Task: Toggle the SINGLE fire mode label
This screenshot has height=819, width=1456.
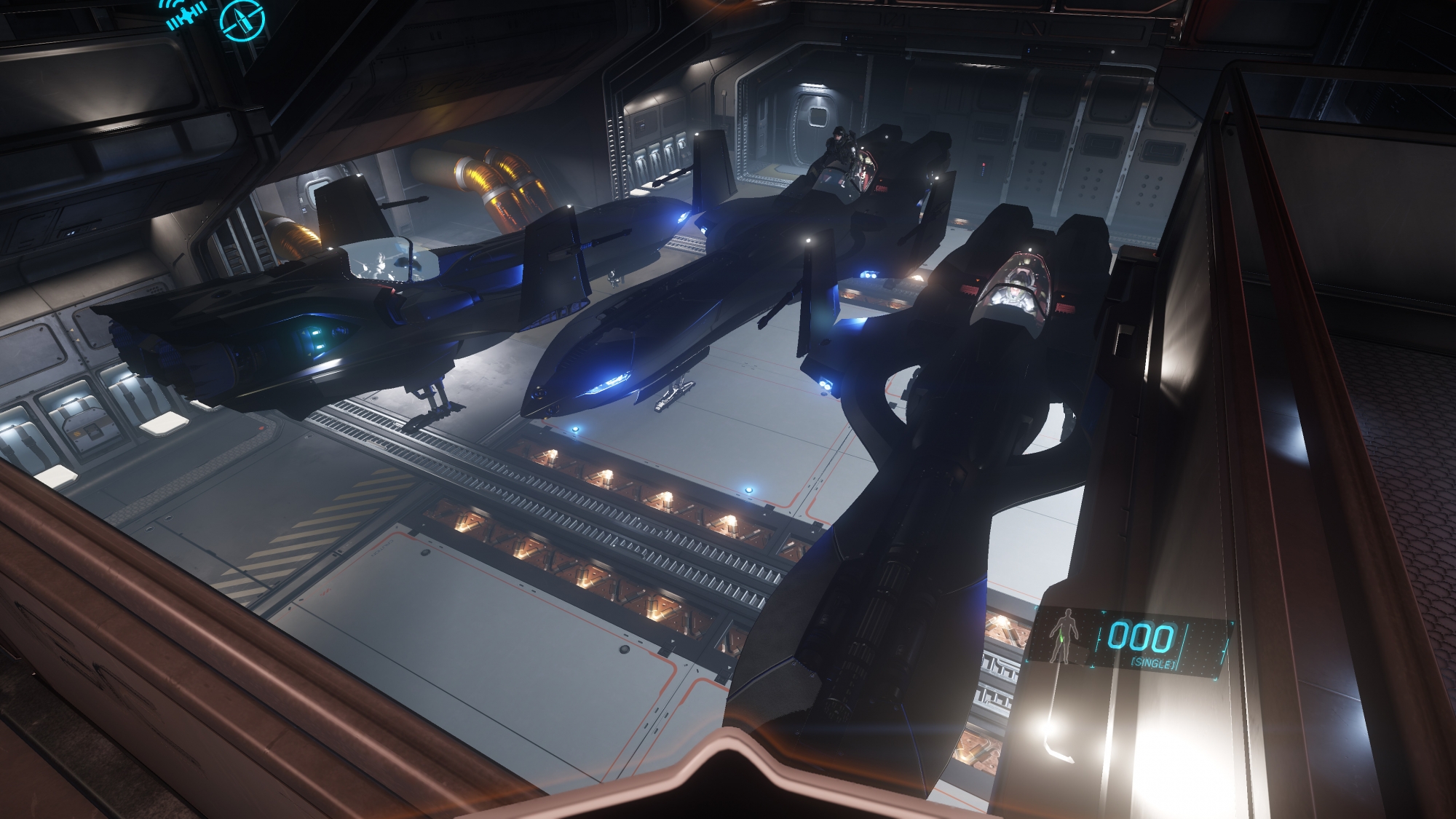Action: point(1152,664)
